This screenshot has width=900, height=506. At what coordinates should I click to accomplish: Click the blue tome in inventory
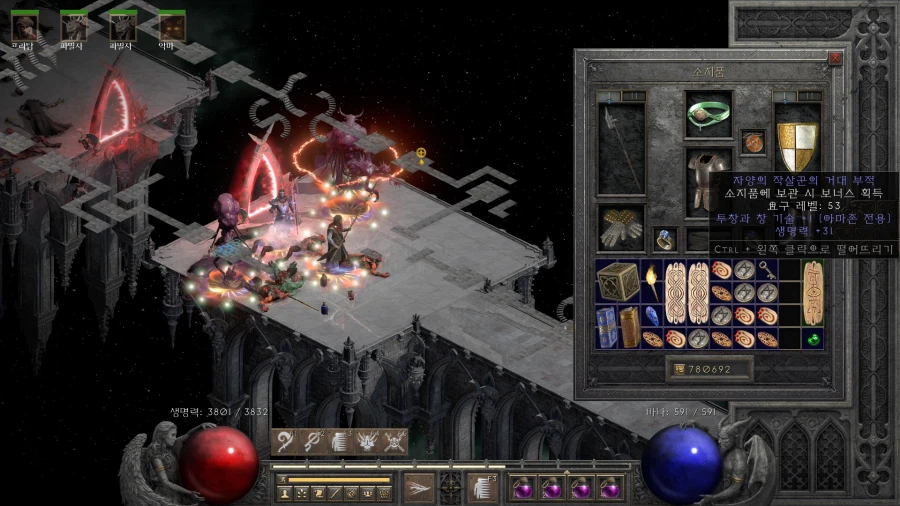tap(607, 326)
